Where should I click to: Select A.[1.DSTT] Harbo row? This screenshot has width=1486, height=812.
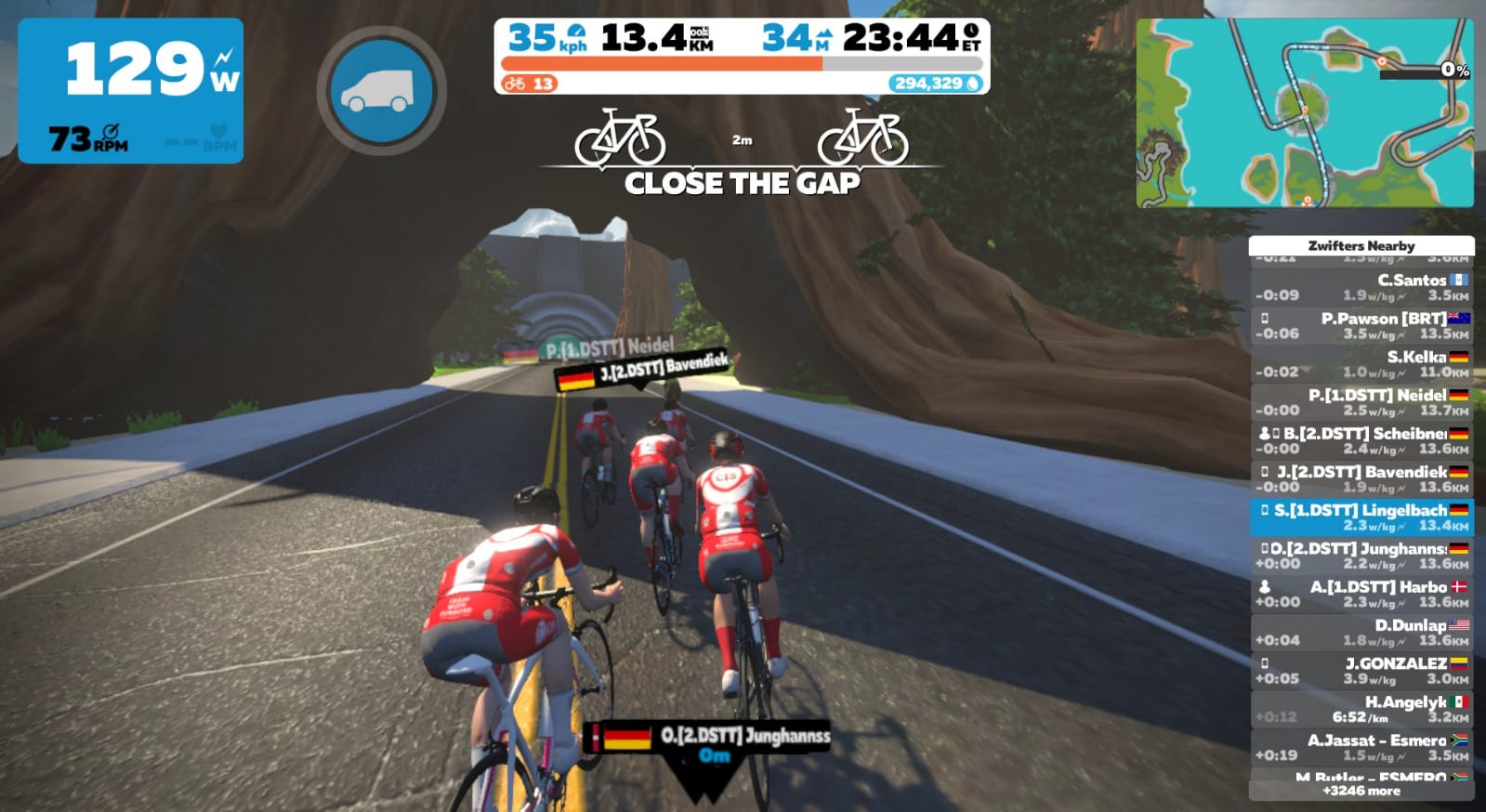tap(1361, 594)
